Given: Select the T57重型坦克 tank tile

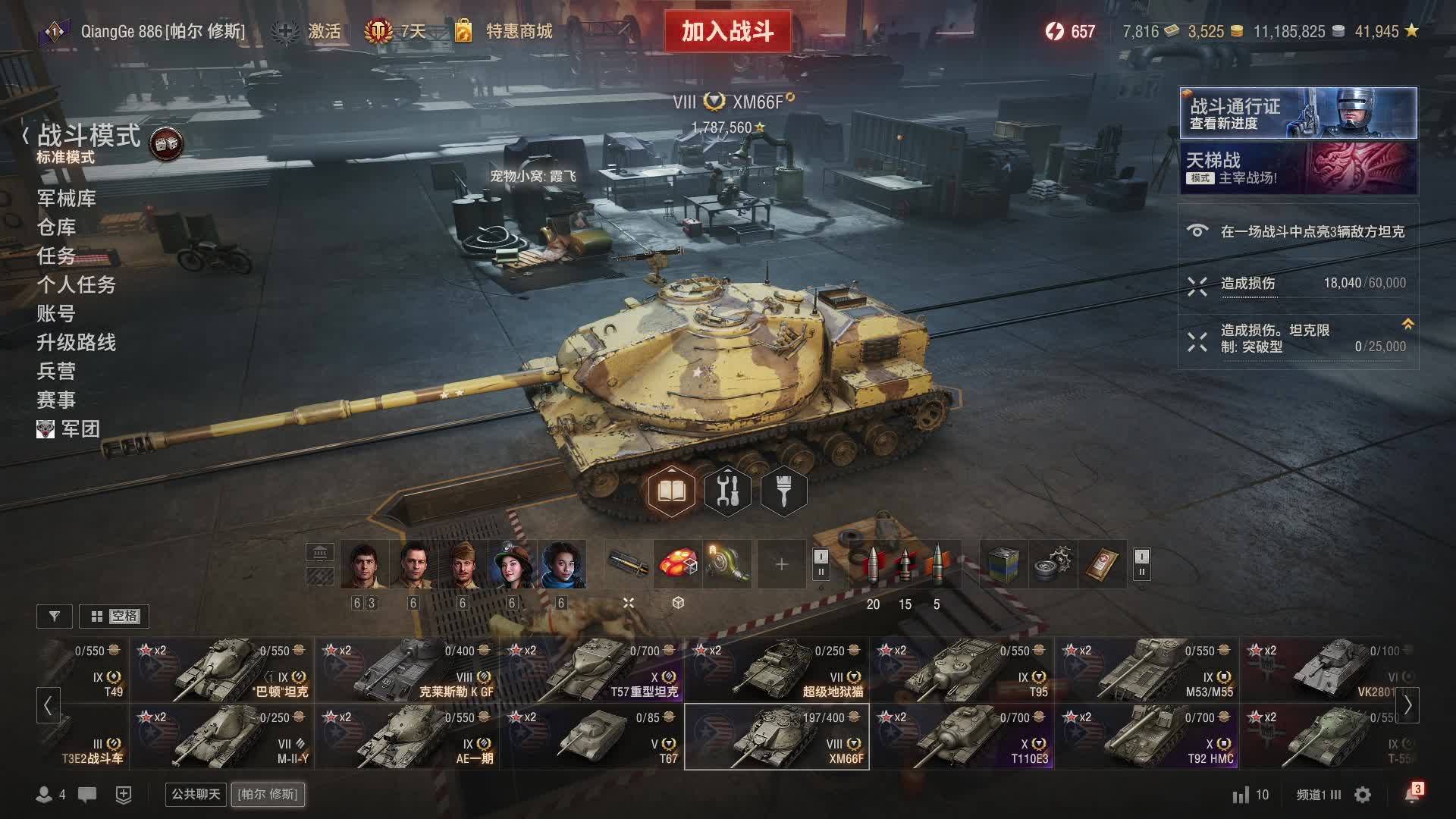Looking at the screenshot, I should 593,670.
